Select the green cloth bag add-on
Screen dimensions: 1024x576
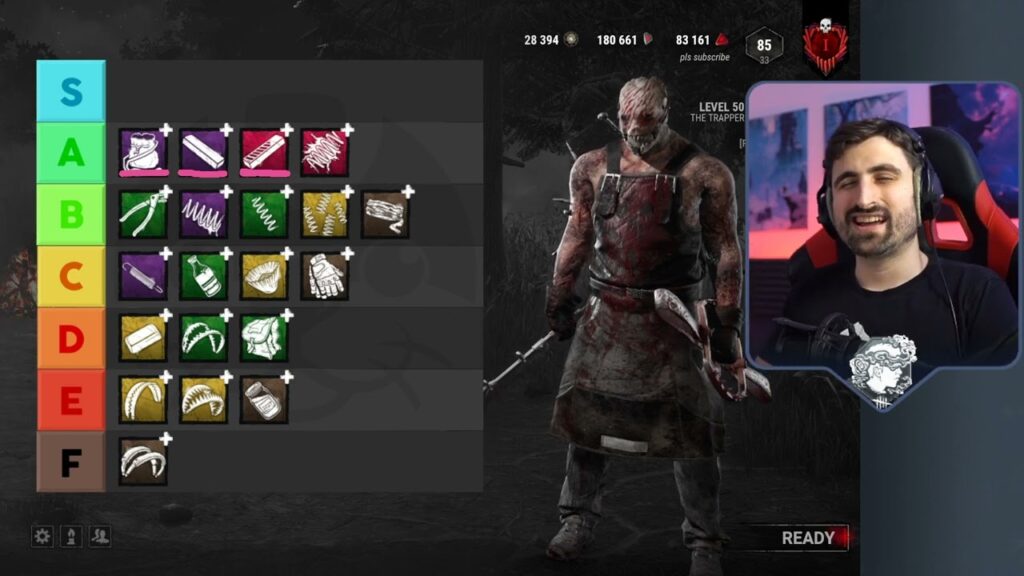pos(264,338)
